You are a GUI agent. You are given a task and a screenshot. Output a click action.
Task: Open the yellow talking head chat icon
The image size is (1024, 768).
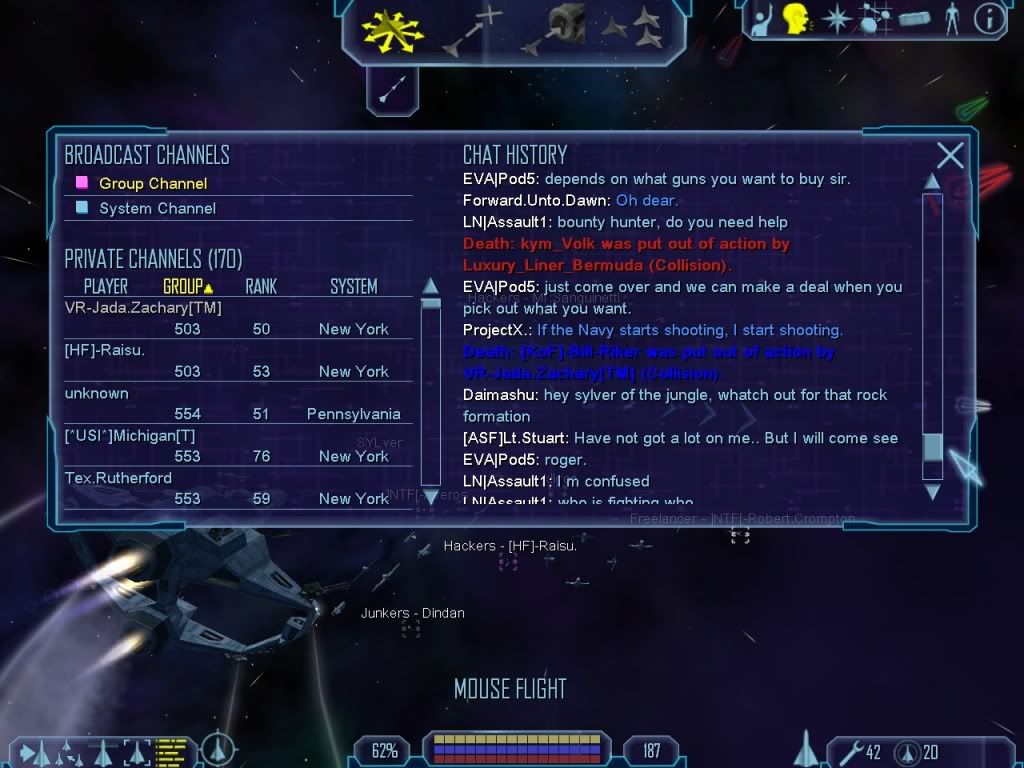[x=796, y=19]
